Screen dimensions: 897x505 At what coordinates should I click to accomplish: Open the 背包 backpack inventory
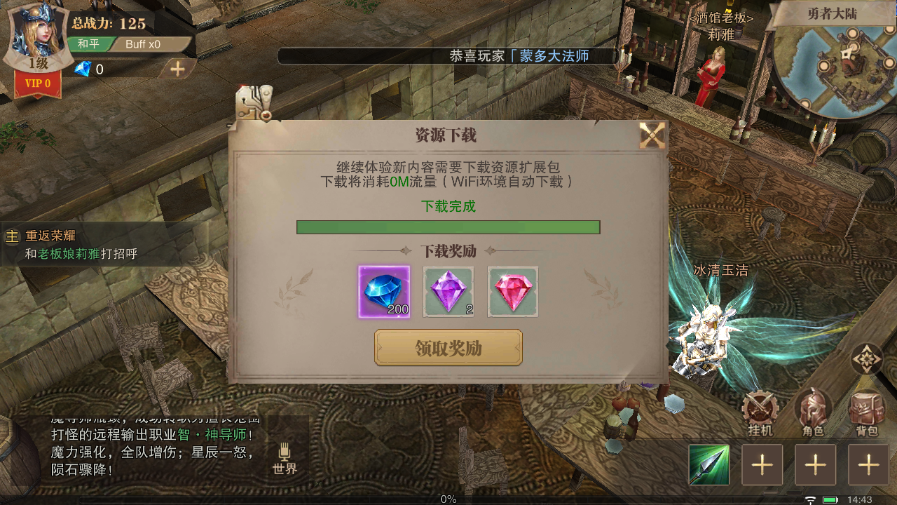pyautogui.click(x=865, y=411)
